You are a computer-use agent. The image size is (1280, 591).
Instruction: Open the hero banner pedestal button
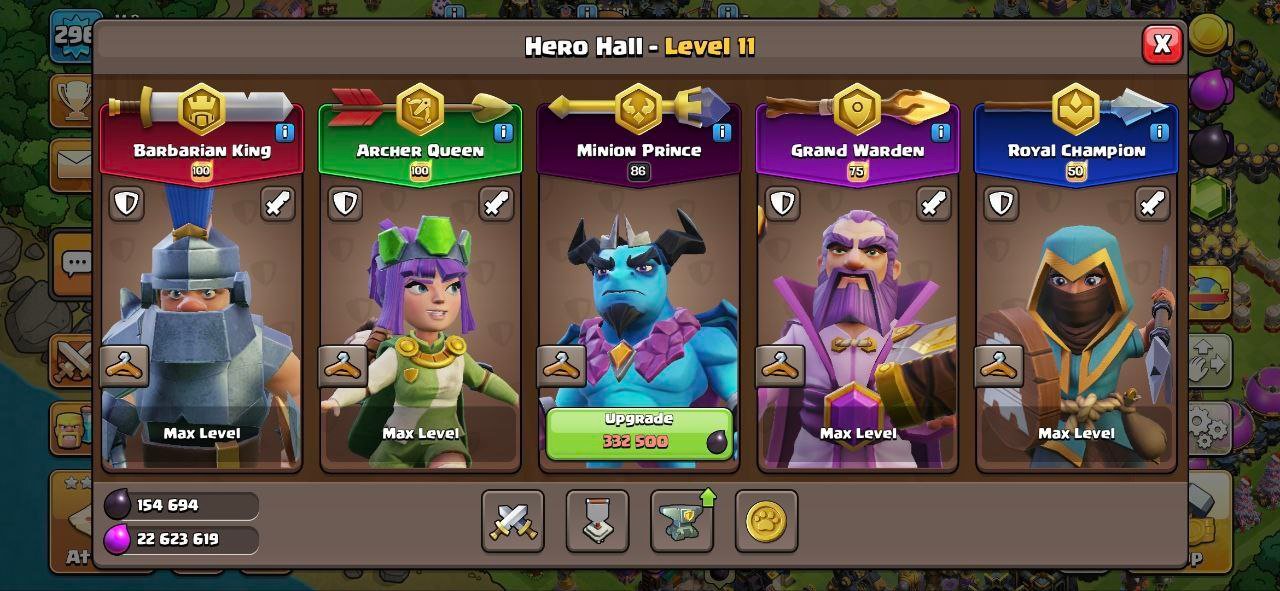[x=597, y=521]
